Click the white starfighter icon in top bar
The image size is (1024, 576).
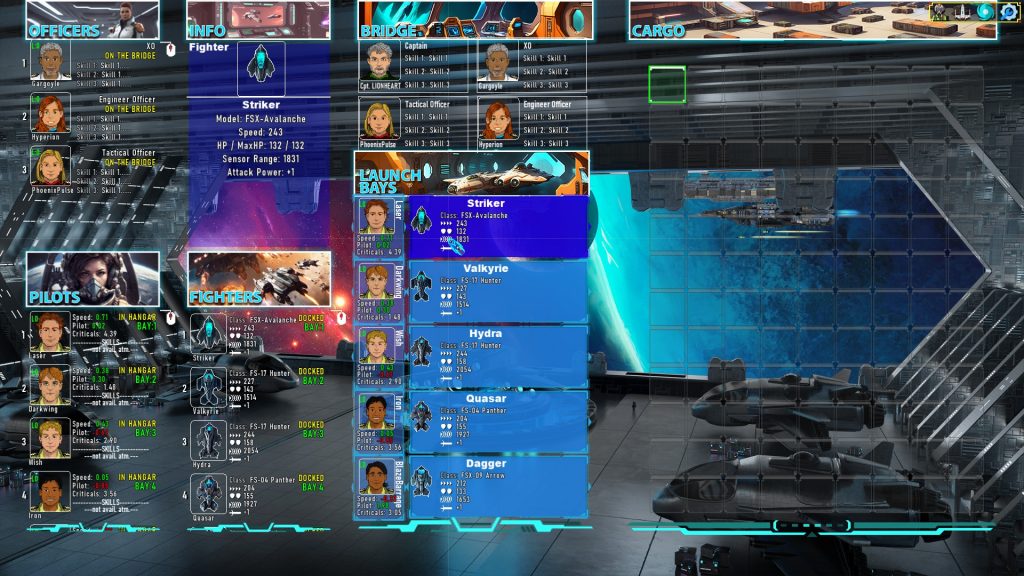(x=963, y=12)
